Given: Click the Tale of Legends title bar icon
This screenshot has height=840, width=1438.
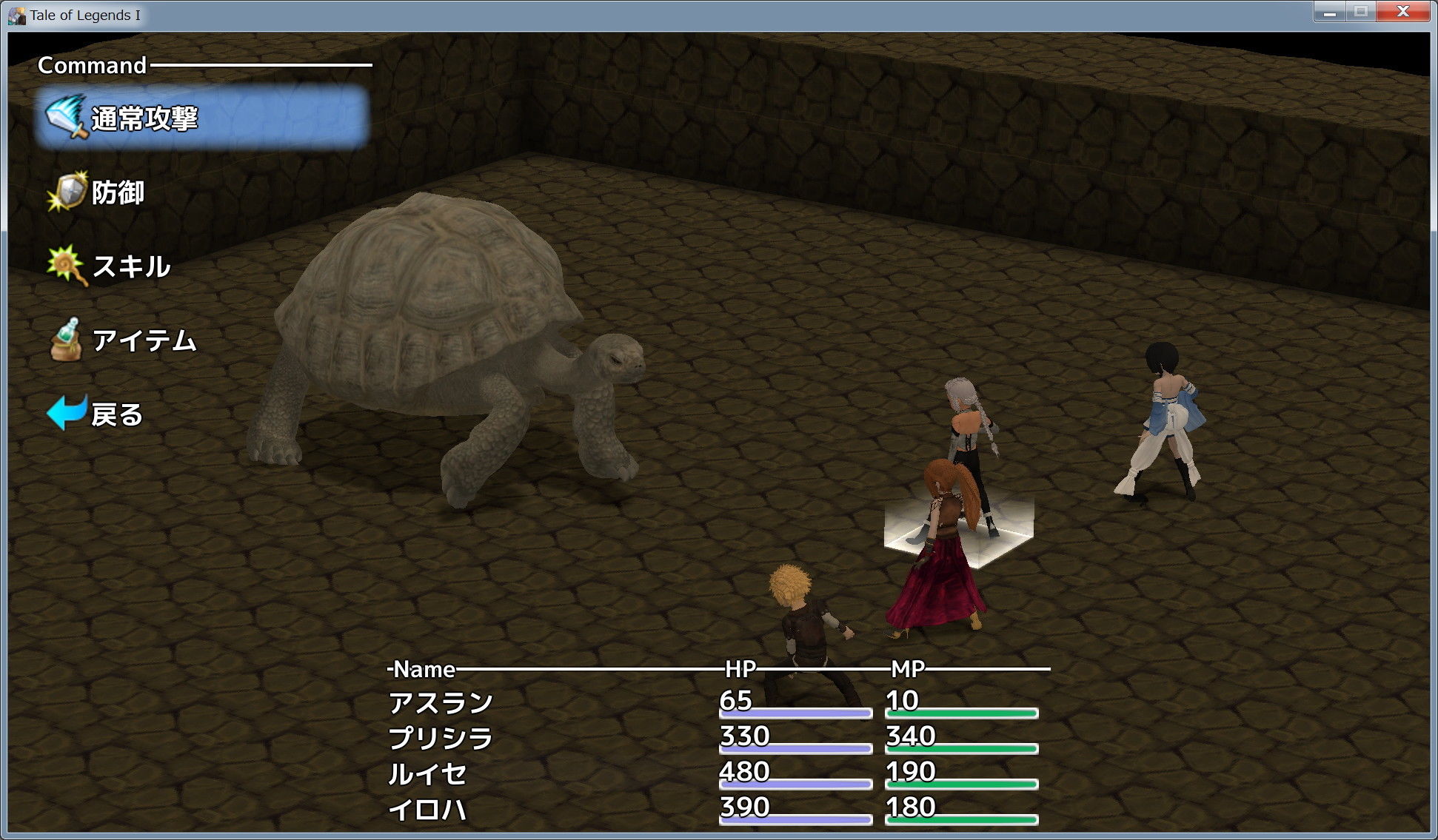Looking at the screenshot, I should tap(16, 12).
